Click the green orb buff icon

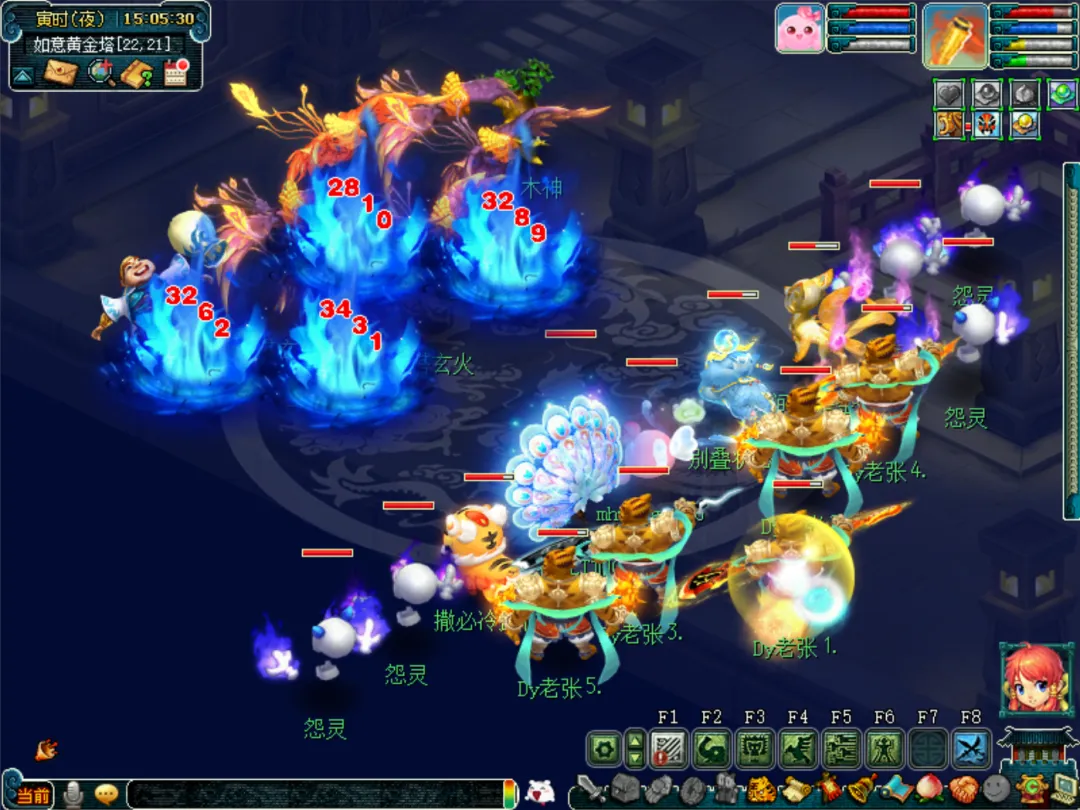coord(1061,94)
